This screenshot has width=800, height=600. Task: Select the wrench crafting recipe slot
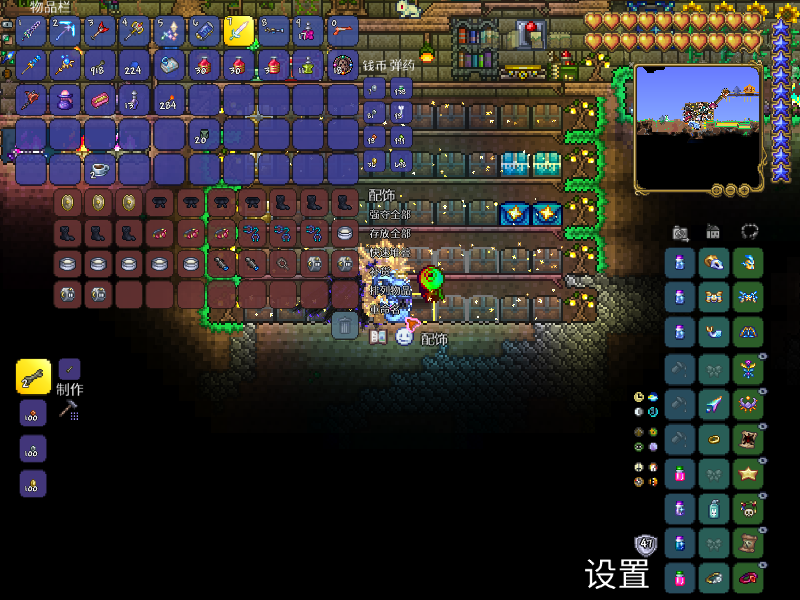pyautogui.click(x=33, y=376)
